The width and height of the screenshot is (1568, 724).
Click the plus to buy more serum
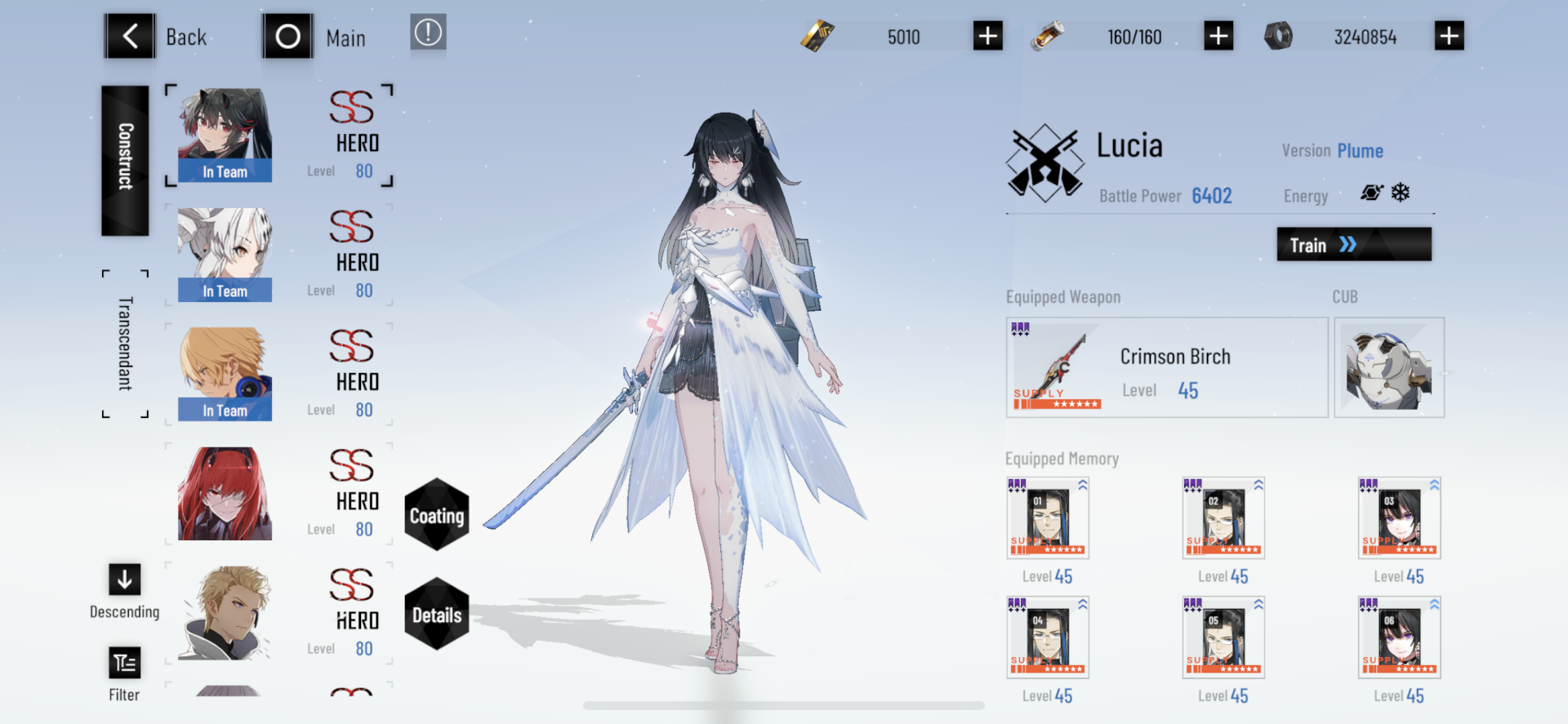1218,36
